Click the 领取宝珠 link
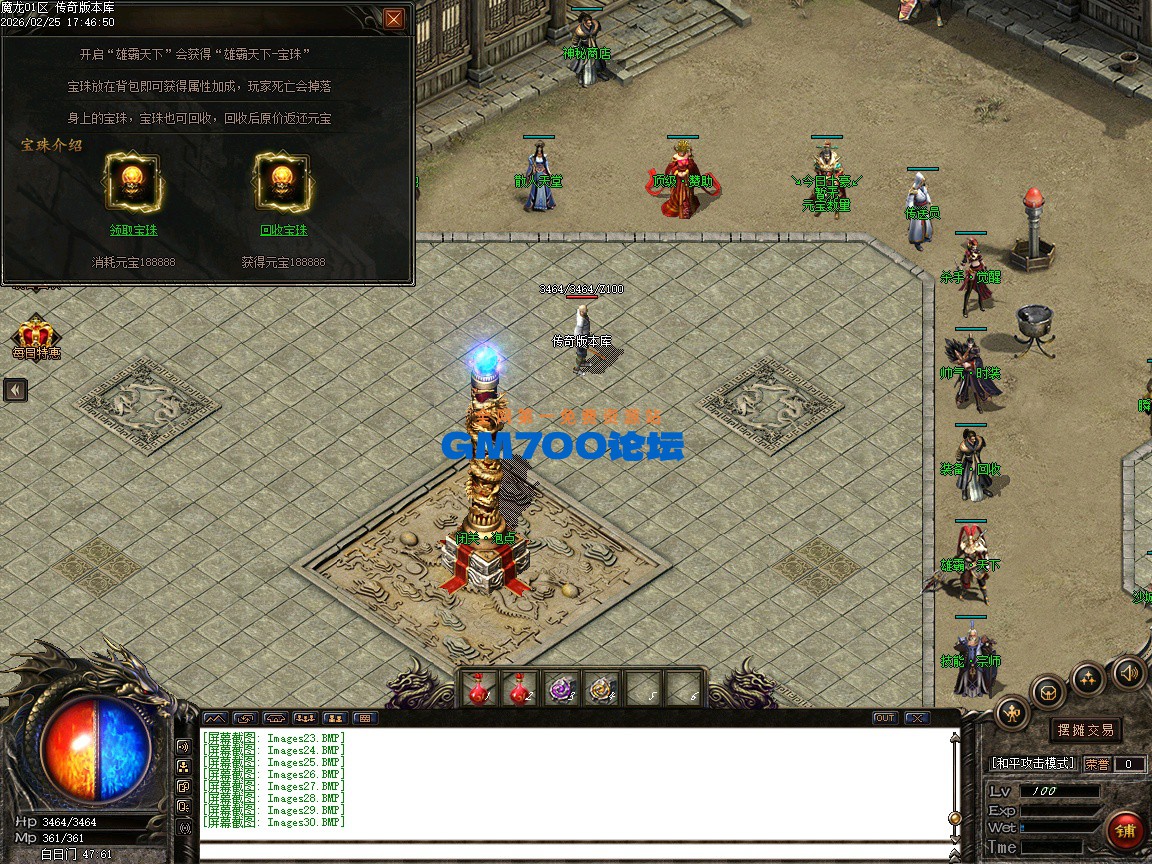Viewport: 1152px width, 864px height. coord(133,230)
